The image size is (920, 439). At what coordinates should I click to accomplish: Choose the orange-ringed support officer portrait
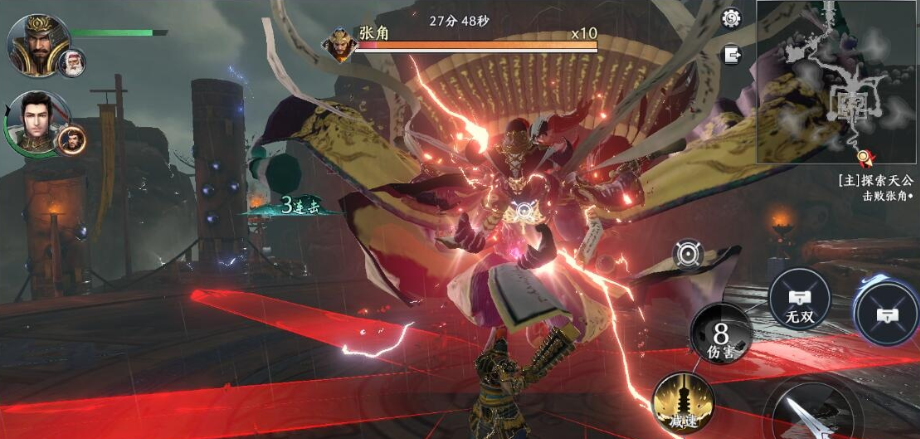click(x=72, y=140)
